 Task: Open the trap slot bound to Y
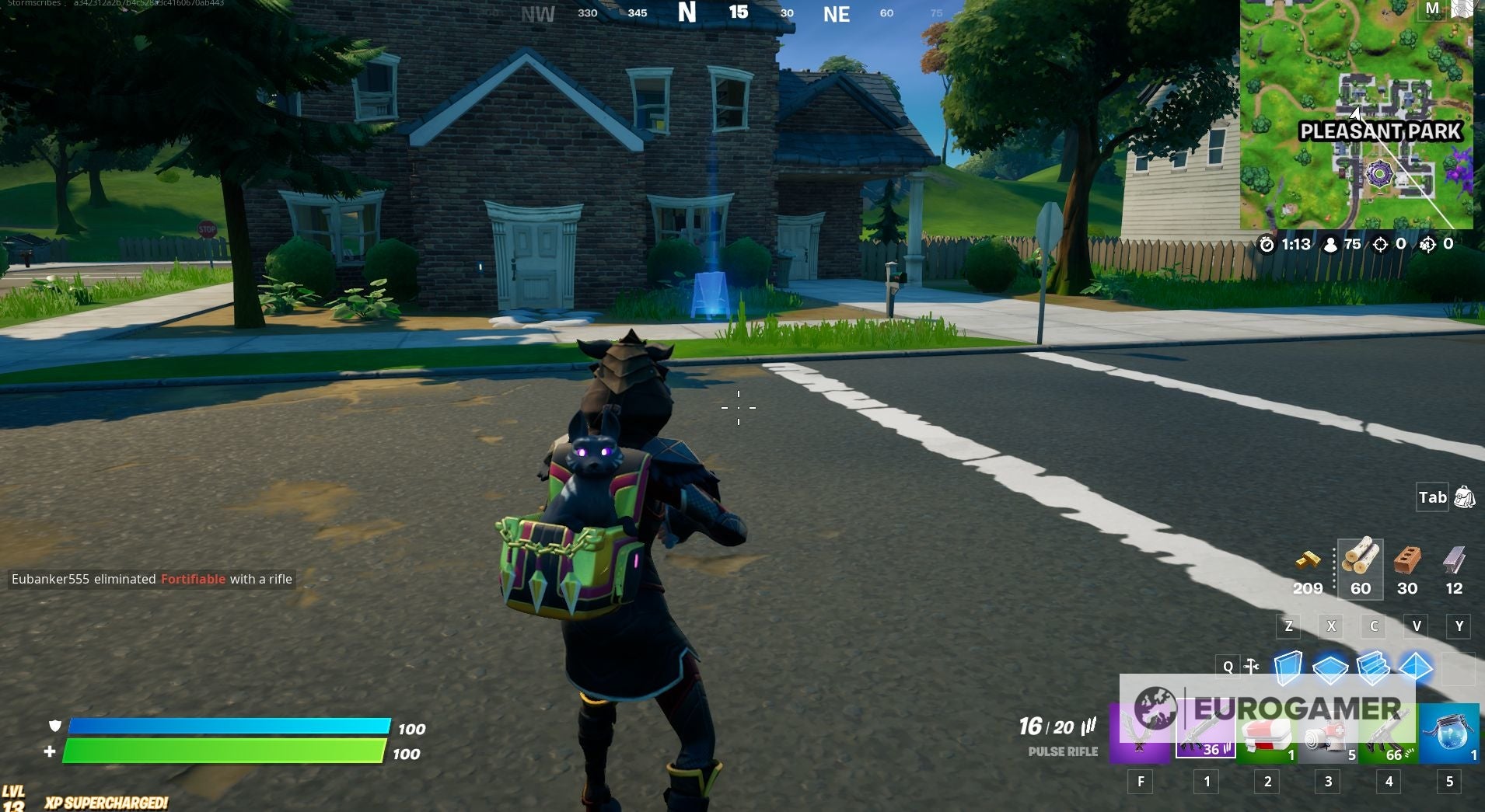tap(1459, 666)
